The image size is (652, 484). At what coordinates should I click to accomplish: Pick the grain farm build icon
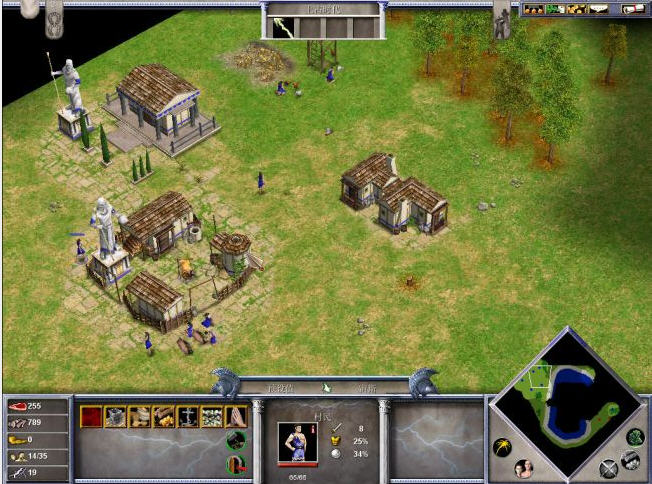[211, 417]
